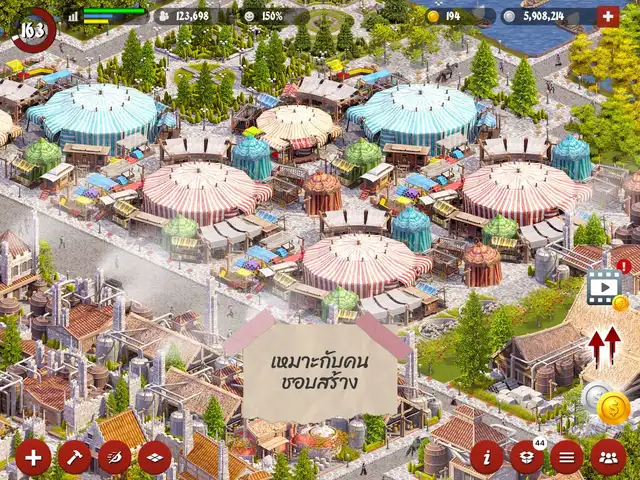Viewport: 640px width, 480px height.
Task: Select the hammer construction tool
Action: point(74,457)
